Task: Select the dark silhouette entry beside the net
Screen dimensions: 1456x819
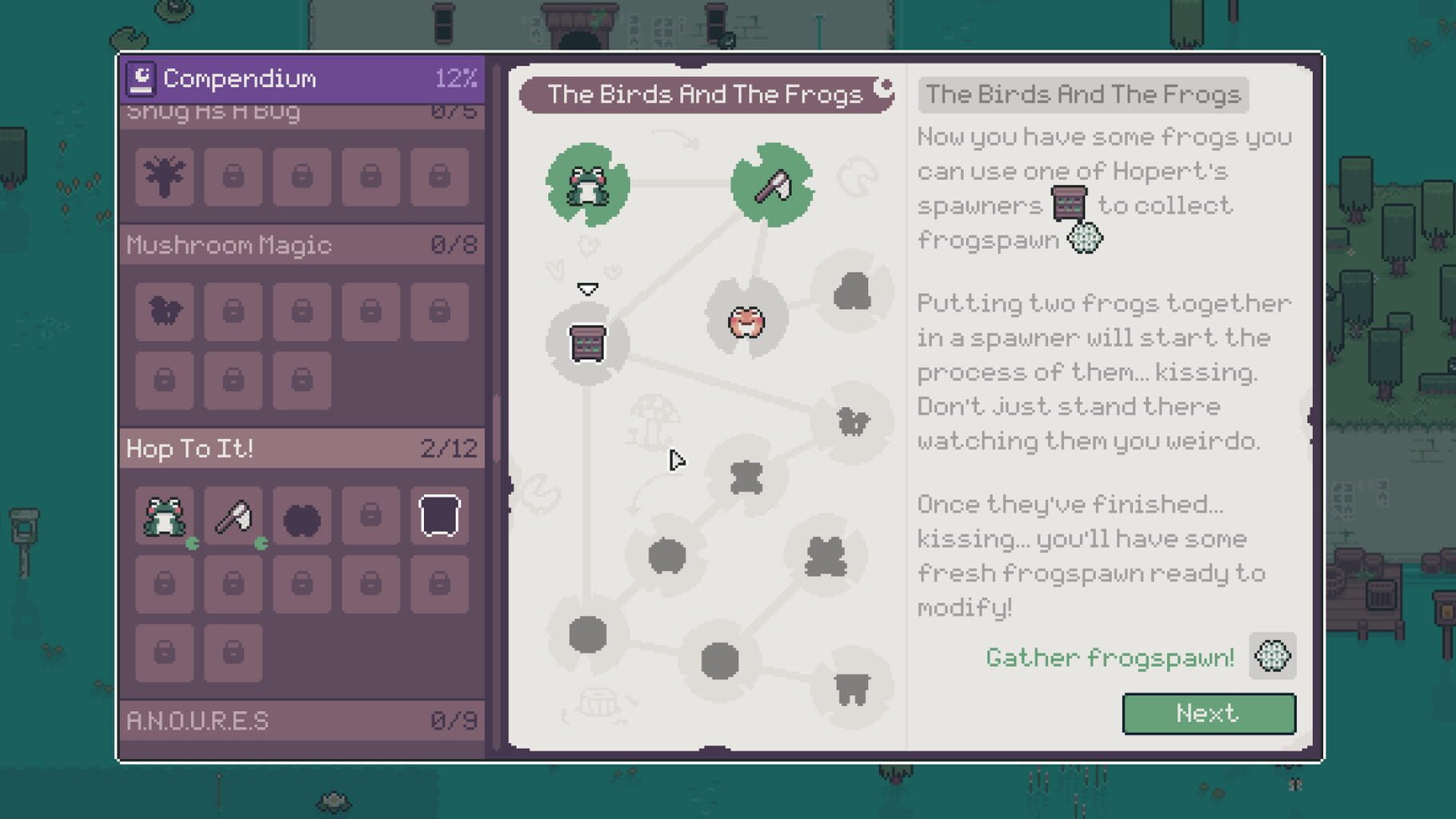Action: 302,514
